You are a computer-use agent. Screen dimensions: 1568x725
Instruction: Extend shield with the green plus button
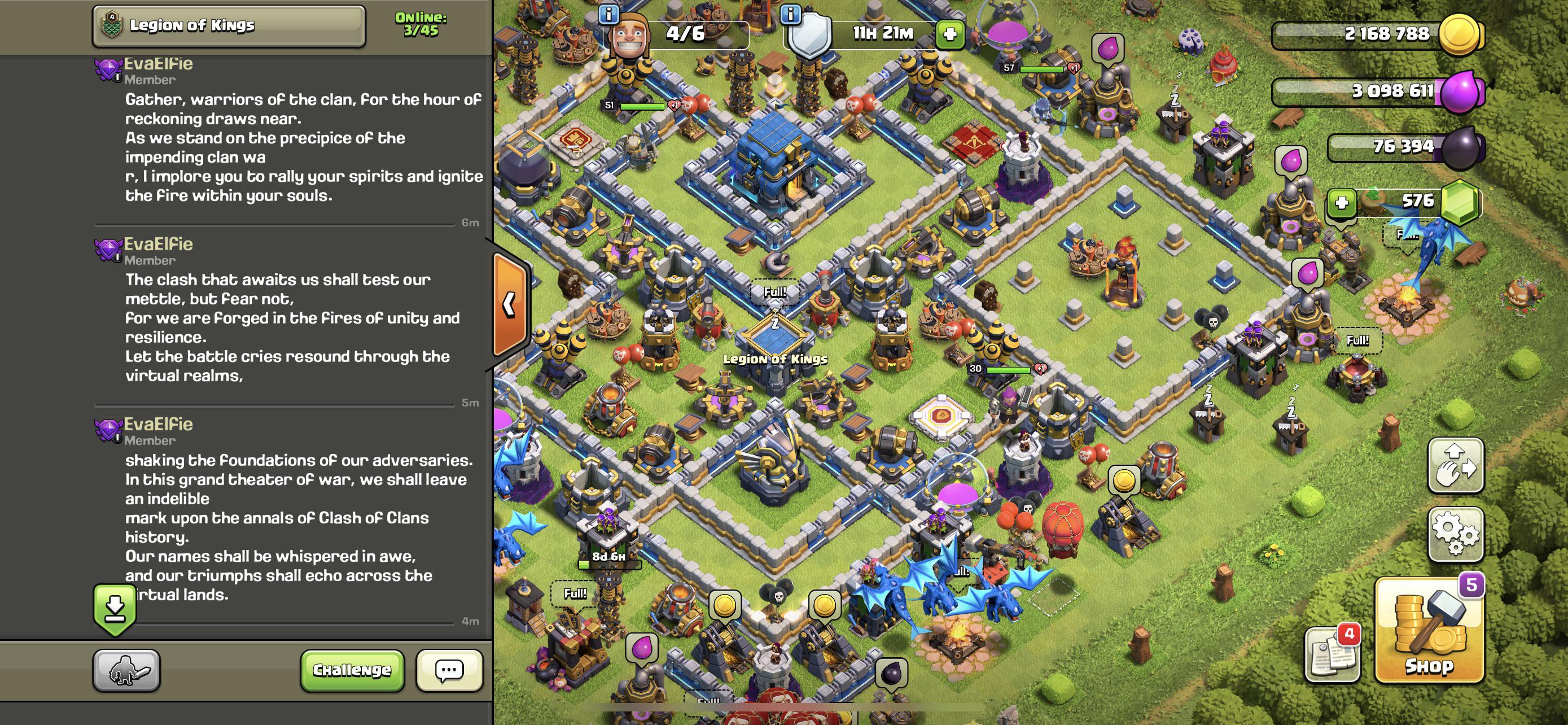click(x=950, y=34)
